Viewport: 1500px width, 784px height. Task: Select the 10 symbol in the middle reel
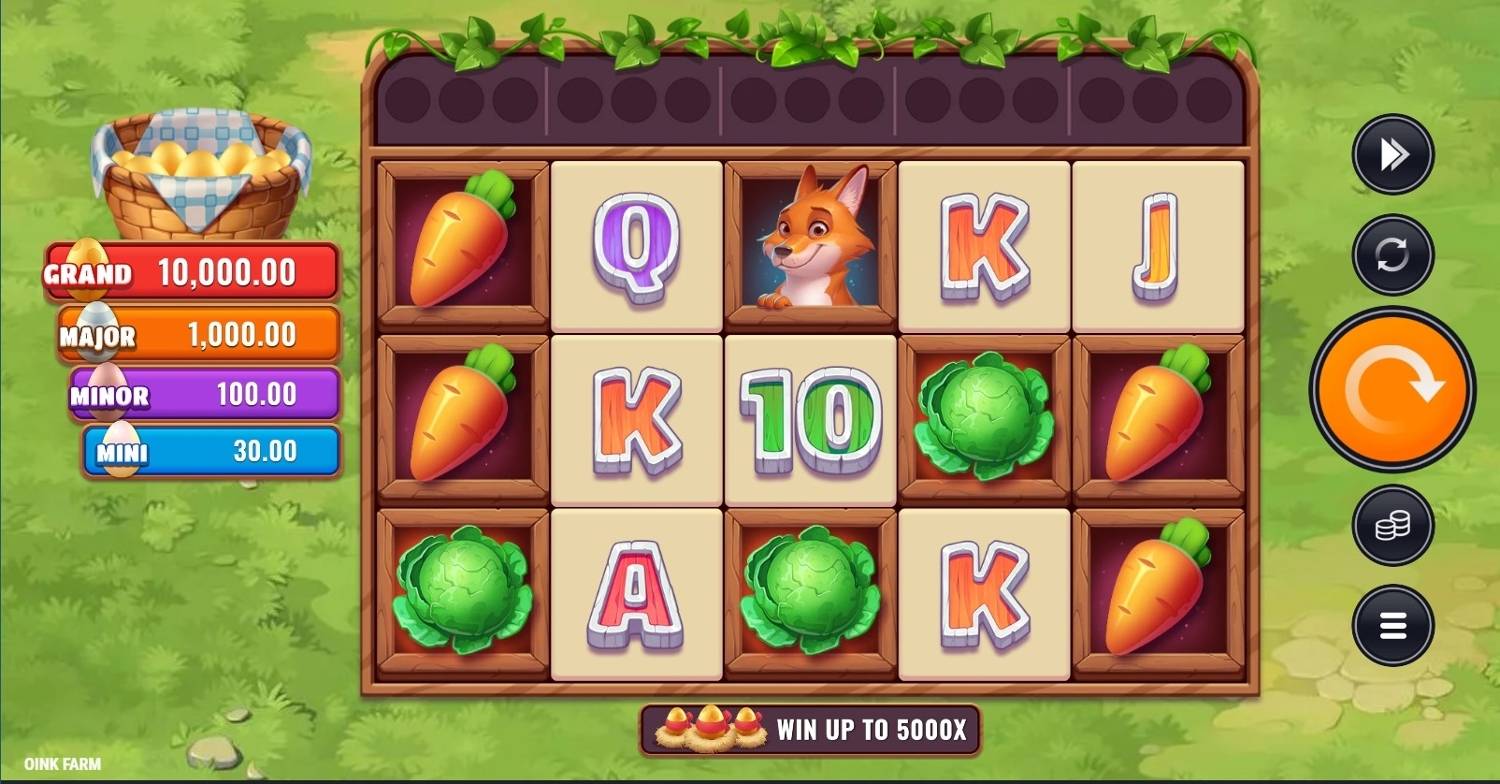(810, 418)
